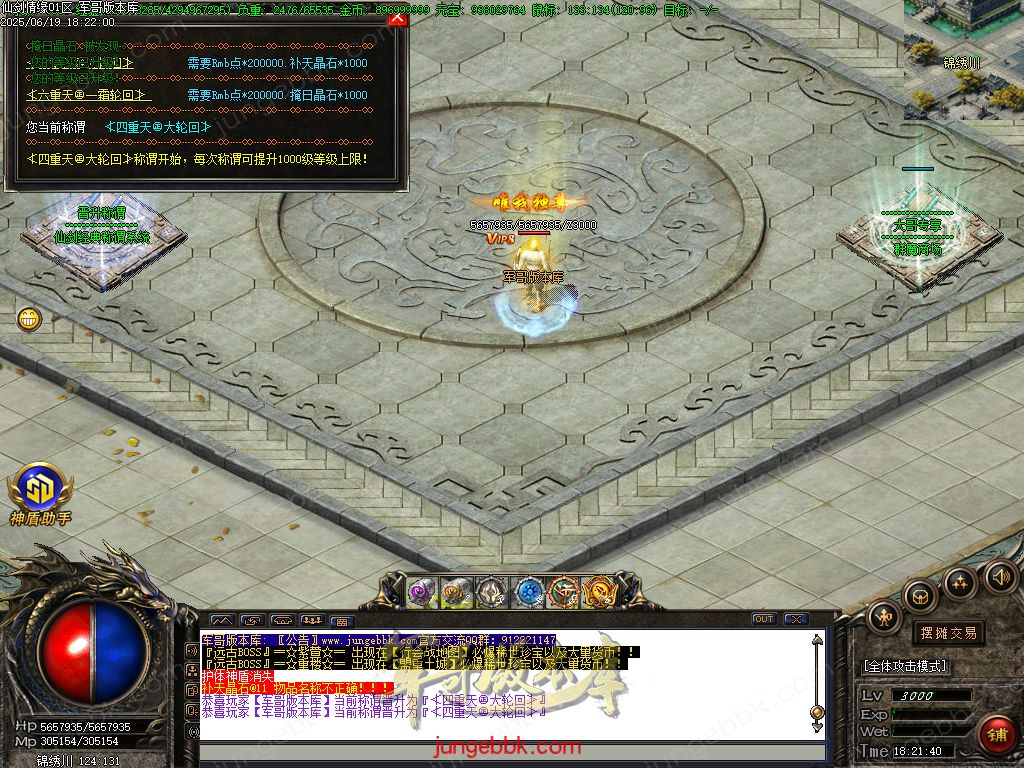Use the orange swirl scroll in hotbar
Screen dimensions: 1024x768
coord(457,592)
